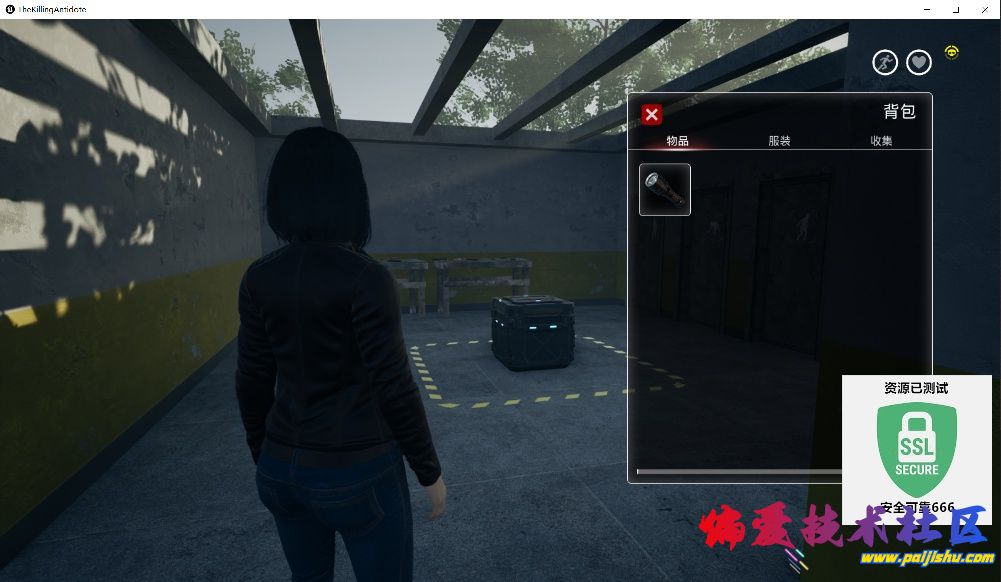Switch to the 物品 items tab
Screen dimensions: 1001x582
click(x=677, y=141)
